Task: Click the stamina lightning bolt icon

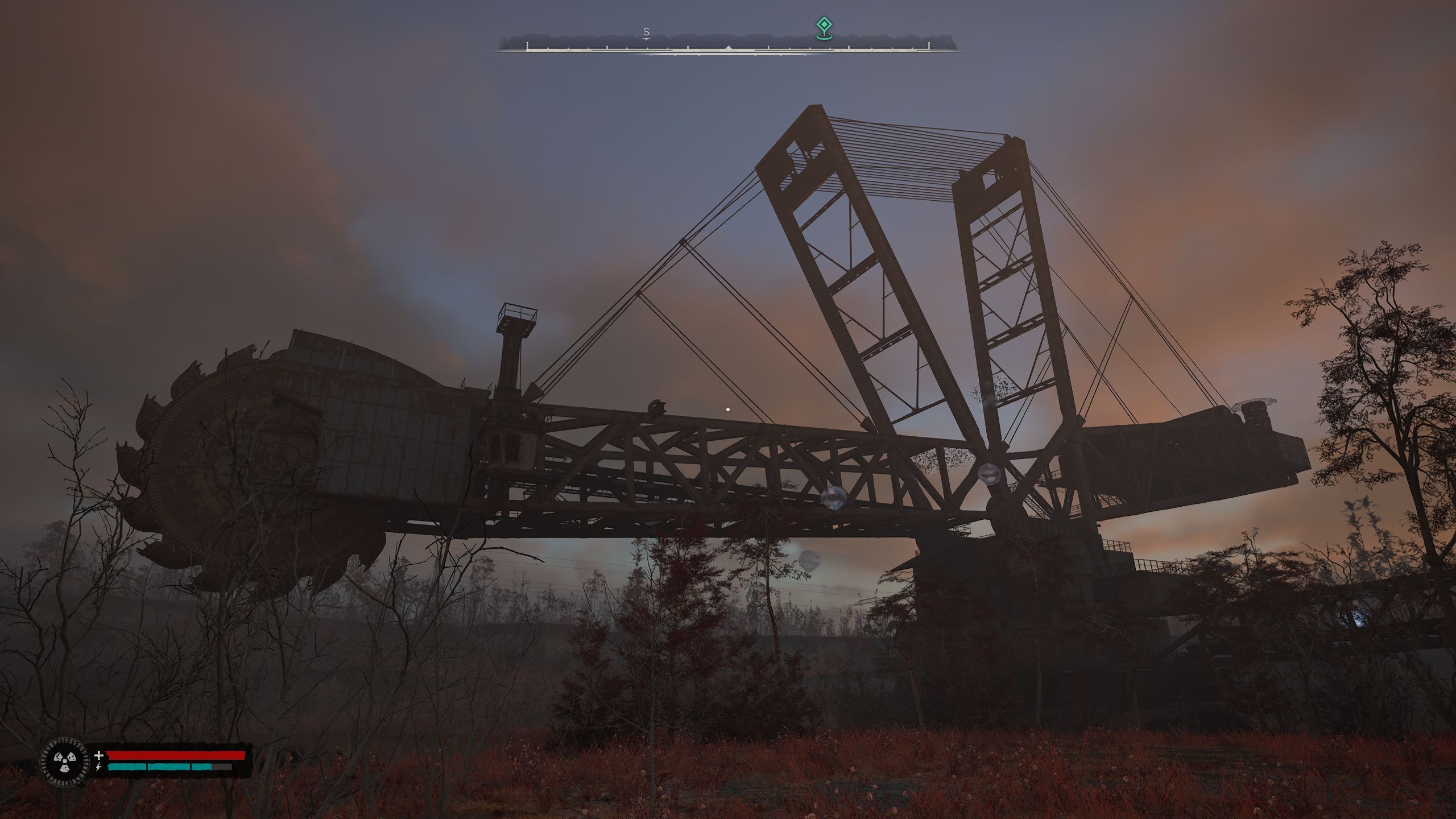Action: point(98,766)
